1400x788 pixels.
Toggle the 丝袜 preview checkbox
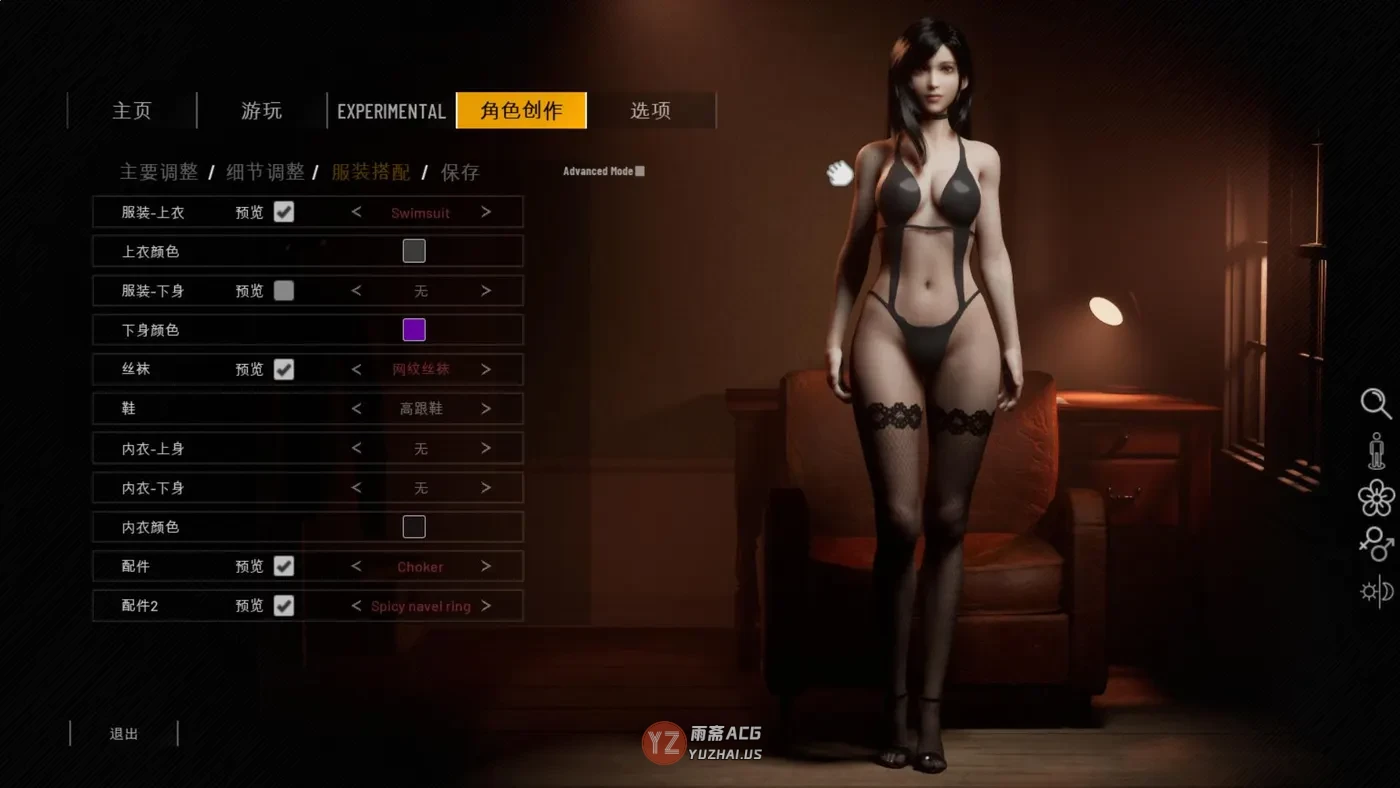point(284,369)
